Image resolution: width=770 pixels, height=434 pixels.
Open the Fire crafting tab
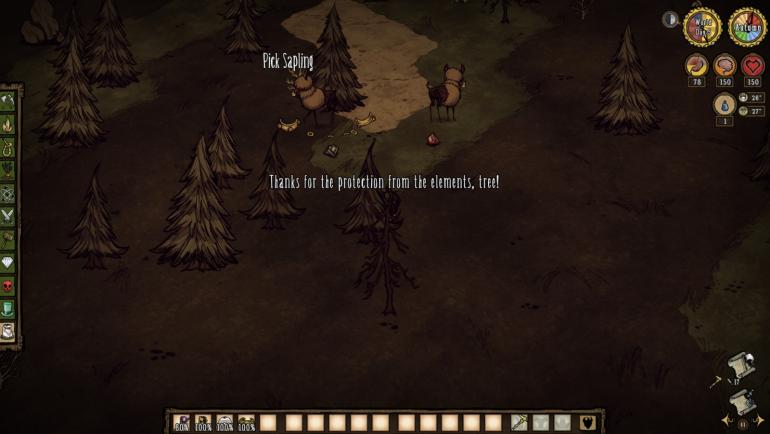point(8,125)
